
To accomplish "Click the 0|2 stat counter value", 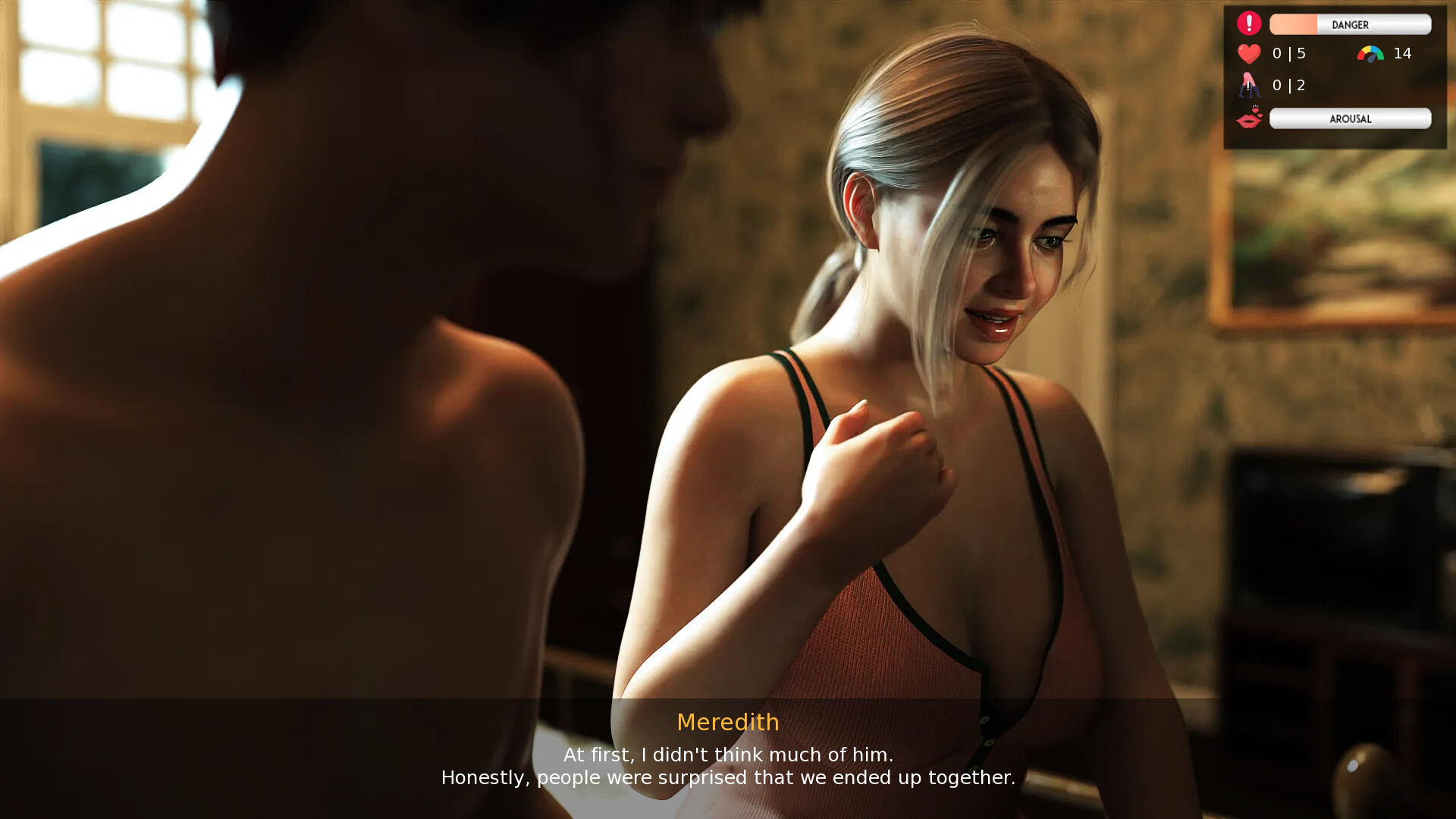I will [1288, 86].
